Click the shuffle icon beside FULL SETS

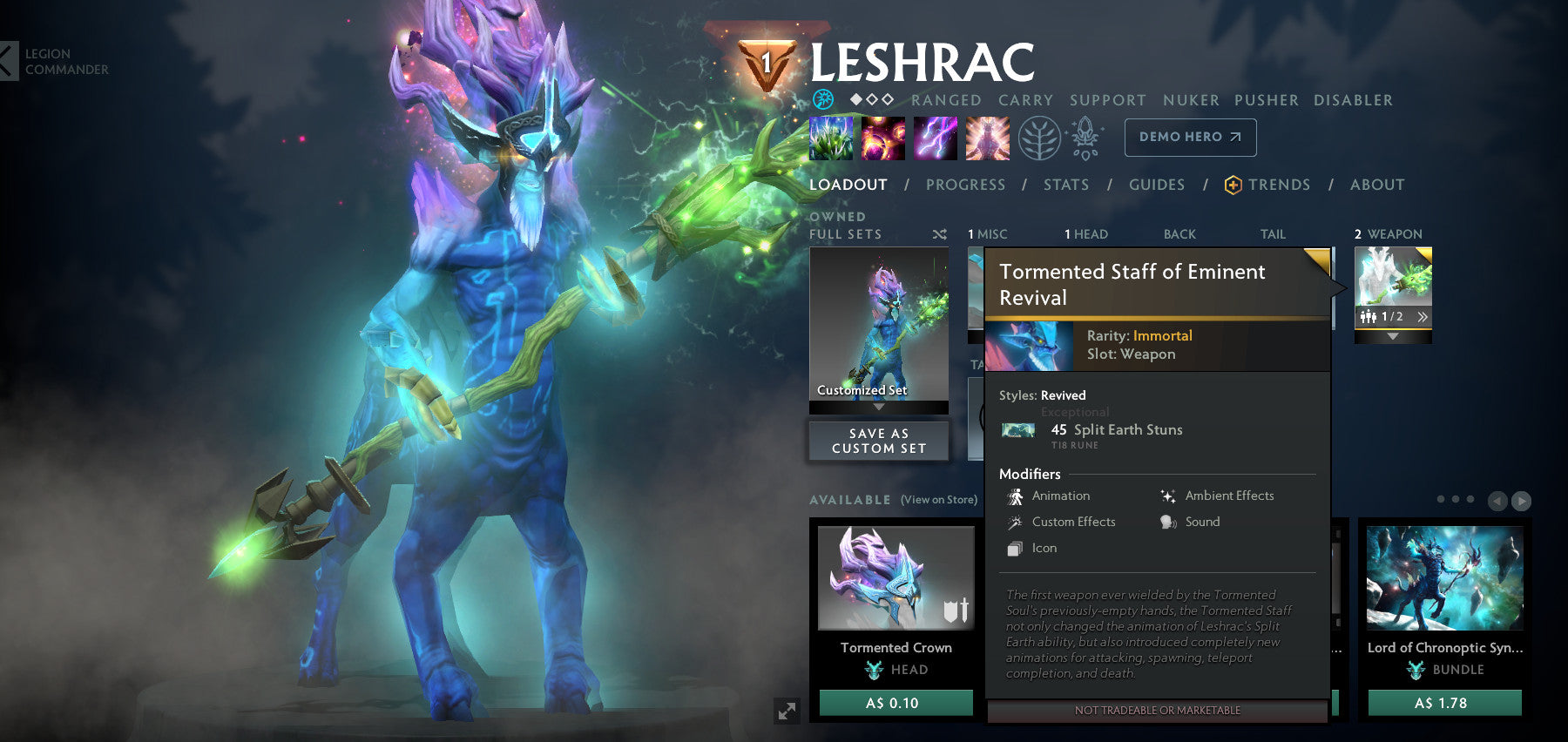(938, 233)
